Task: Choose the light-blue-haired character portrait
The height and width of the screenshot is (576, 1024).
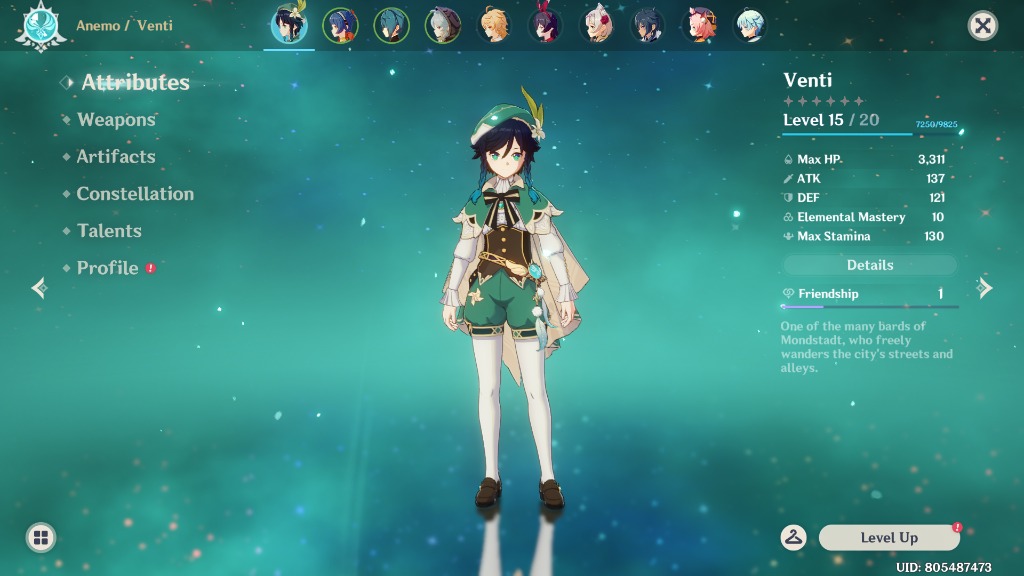Action: [749, 25]
